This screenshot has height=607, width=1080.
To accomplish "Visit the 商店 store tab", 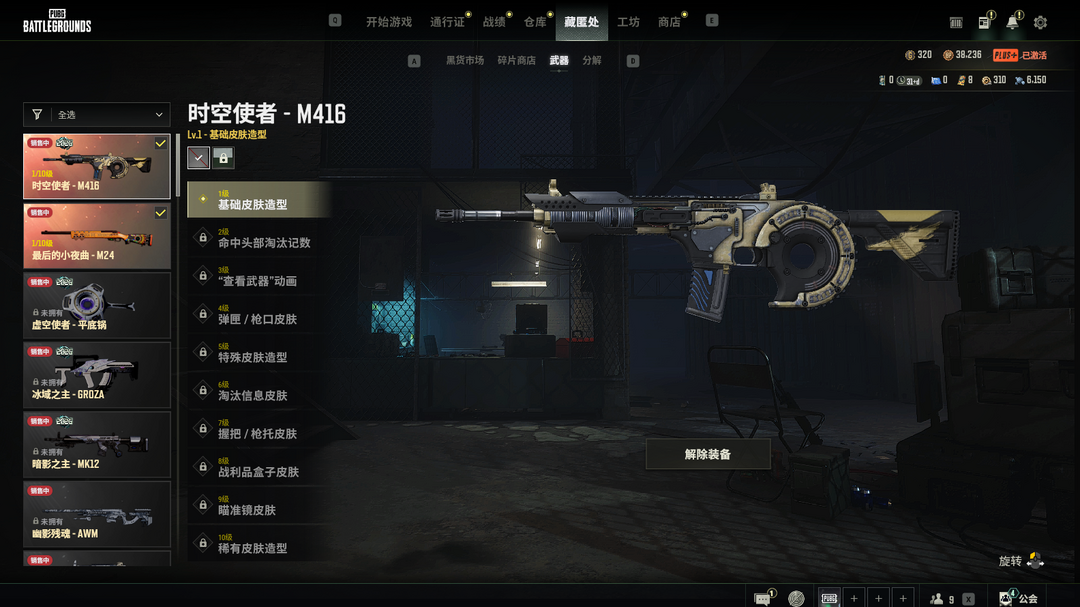I will click(669, 22).
